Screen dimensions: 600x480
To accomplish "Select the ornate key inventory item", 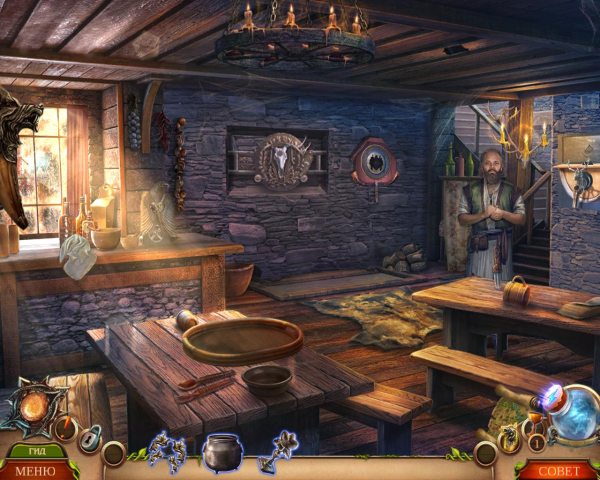I will [278, 451].
